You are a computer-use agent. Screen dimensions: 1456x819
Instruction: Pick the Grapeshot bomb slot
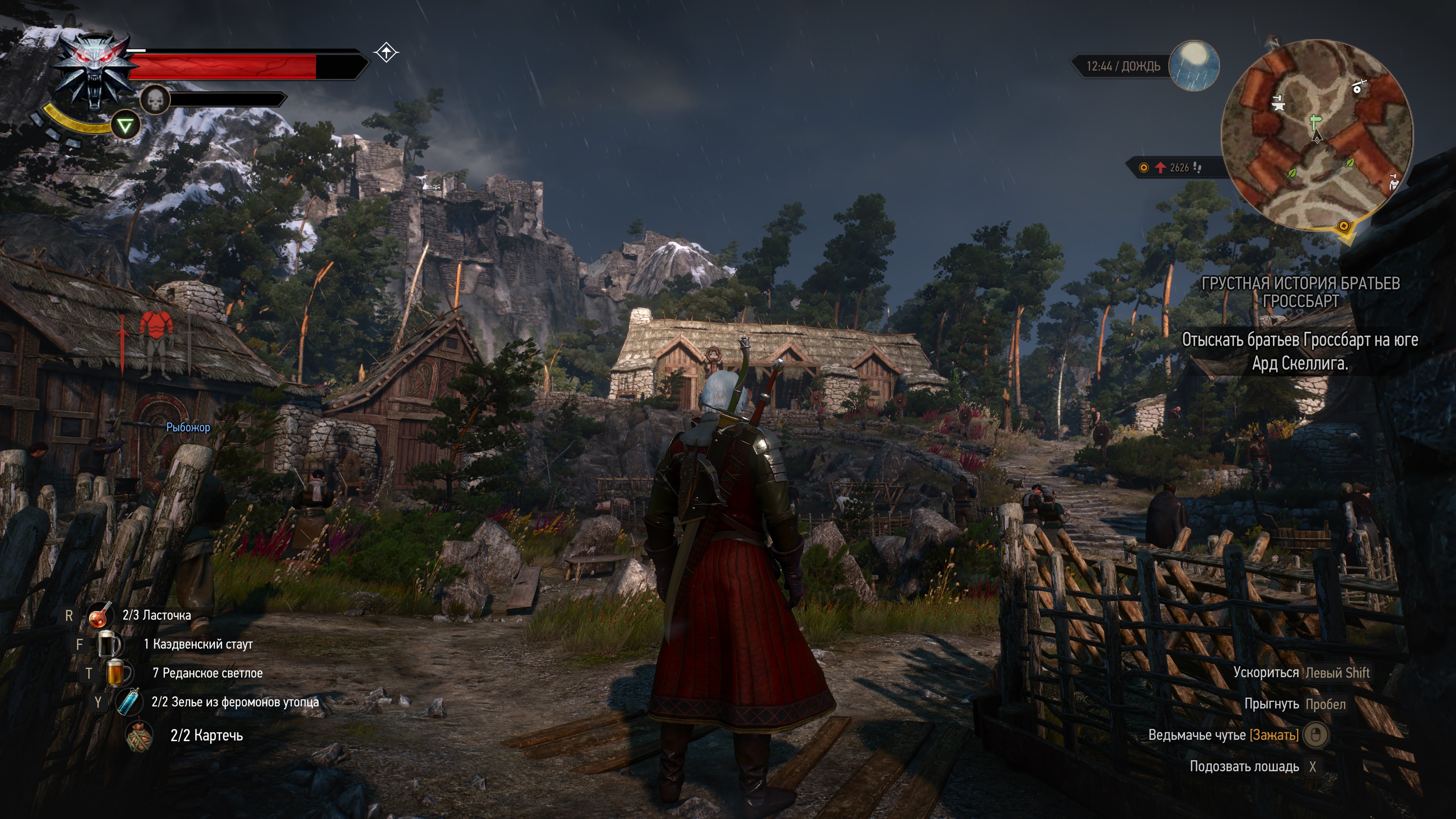[x=139, y=735]
